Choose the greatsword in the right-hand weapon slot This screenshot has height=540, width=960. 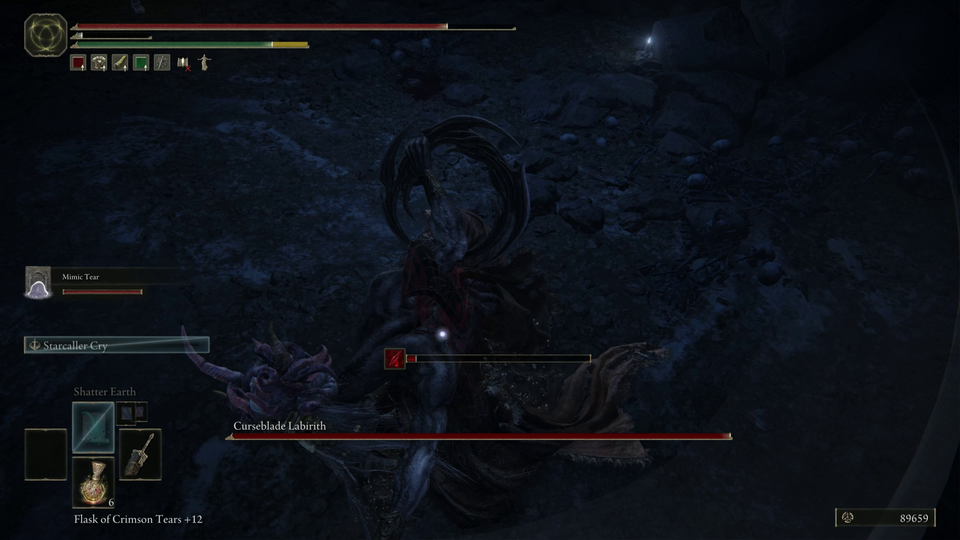coord(139,454)
